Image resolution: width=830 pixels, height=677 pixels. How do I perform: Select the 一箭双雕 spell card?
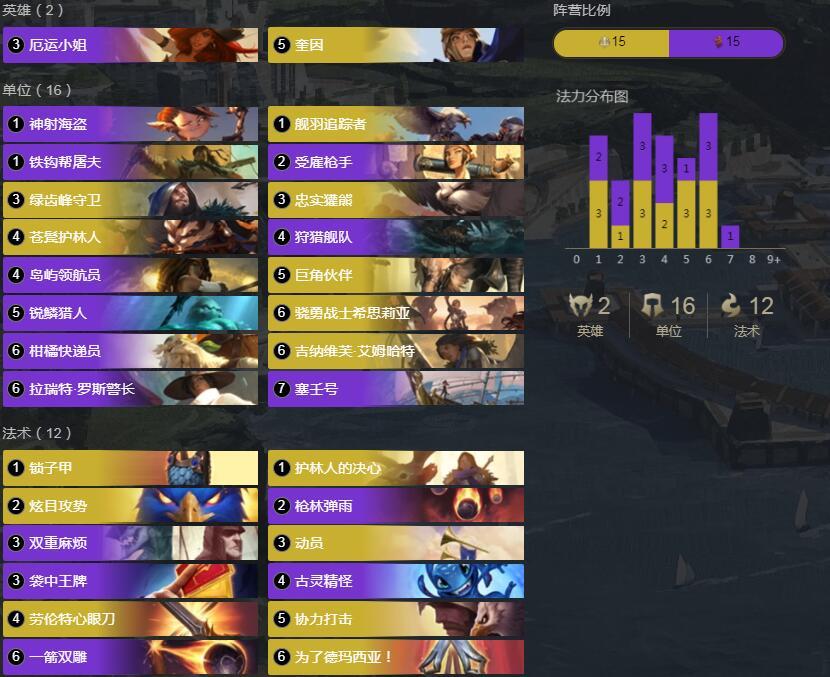click(x=130, y=657)
